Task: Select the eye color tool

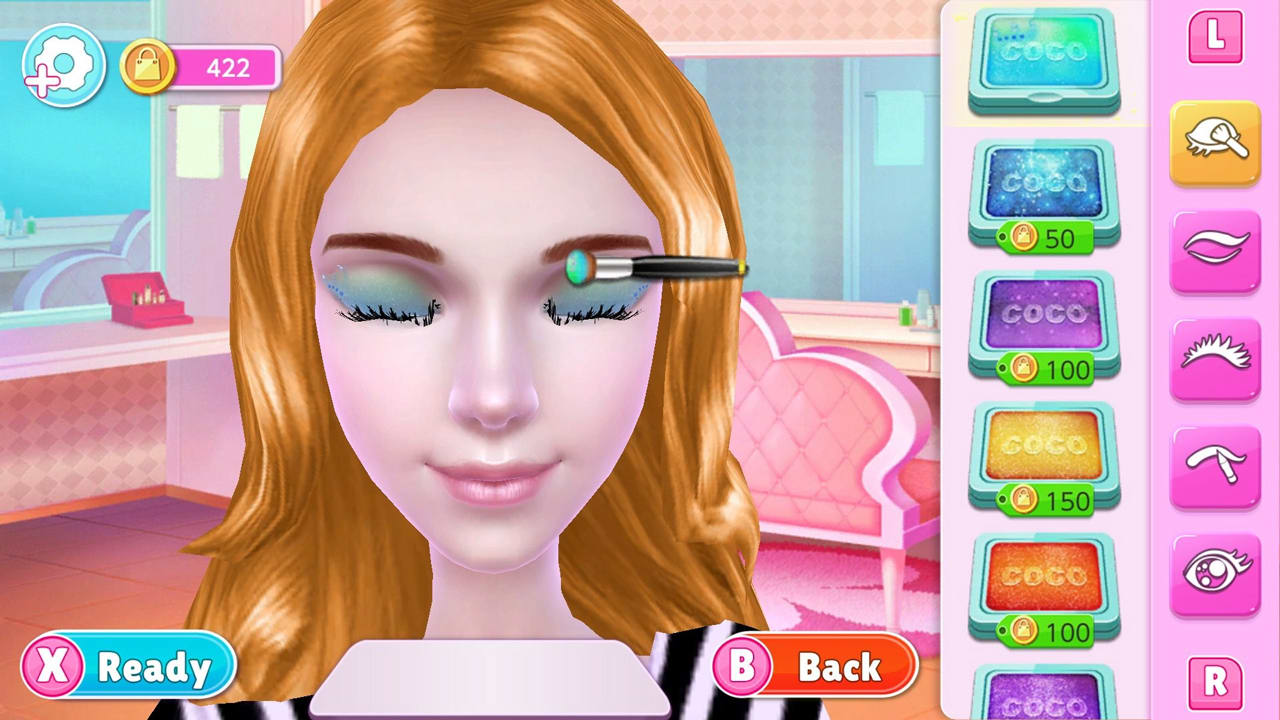Action: (1215, 574)
